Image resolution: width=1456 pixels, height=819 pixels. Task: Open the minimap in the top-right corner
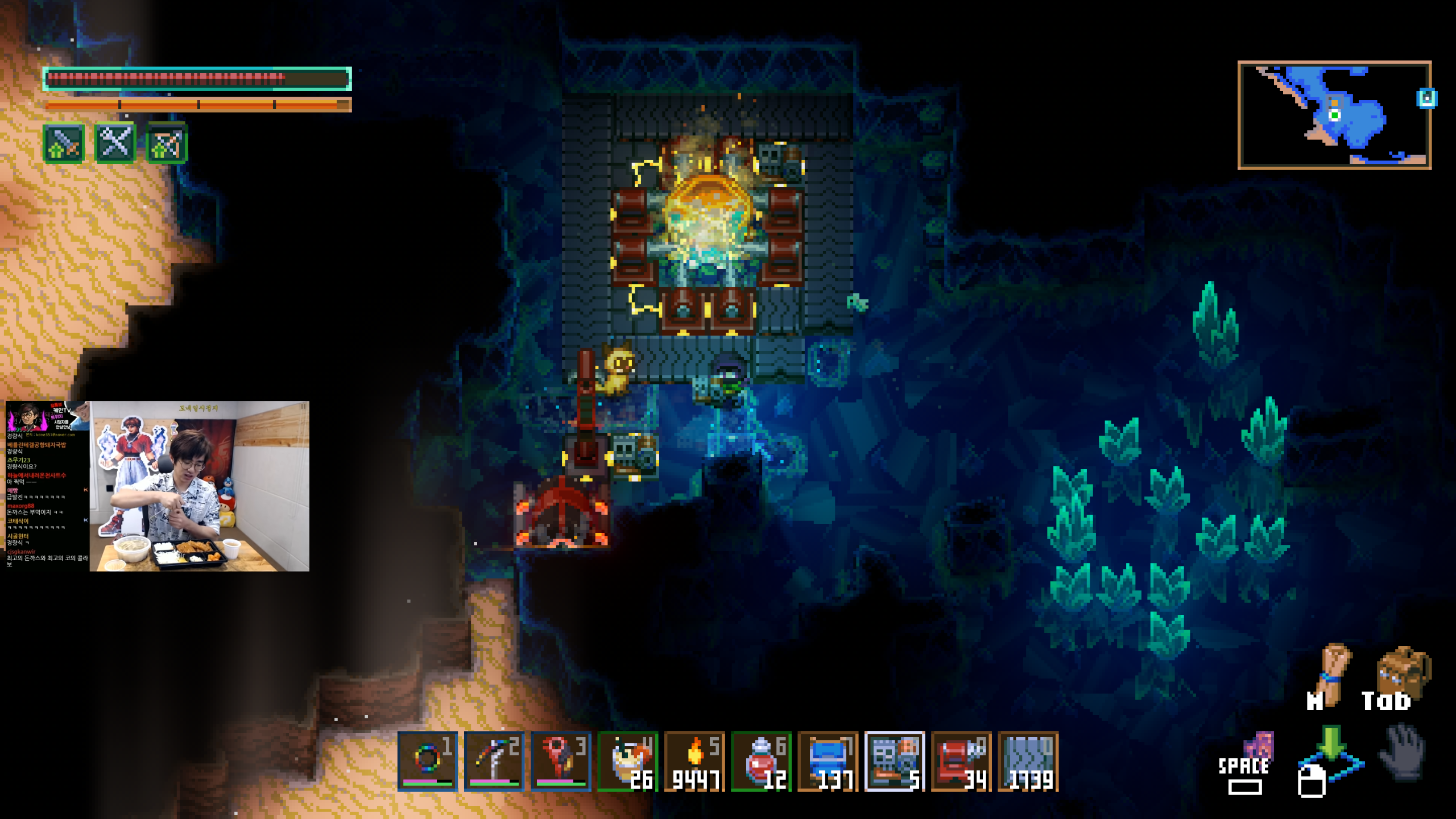(x=1334, y=115)
